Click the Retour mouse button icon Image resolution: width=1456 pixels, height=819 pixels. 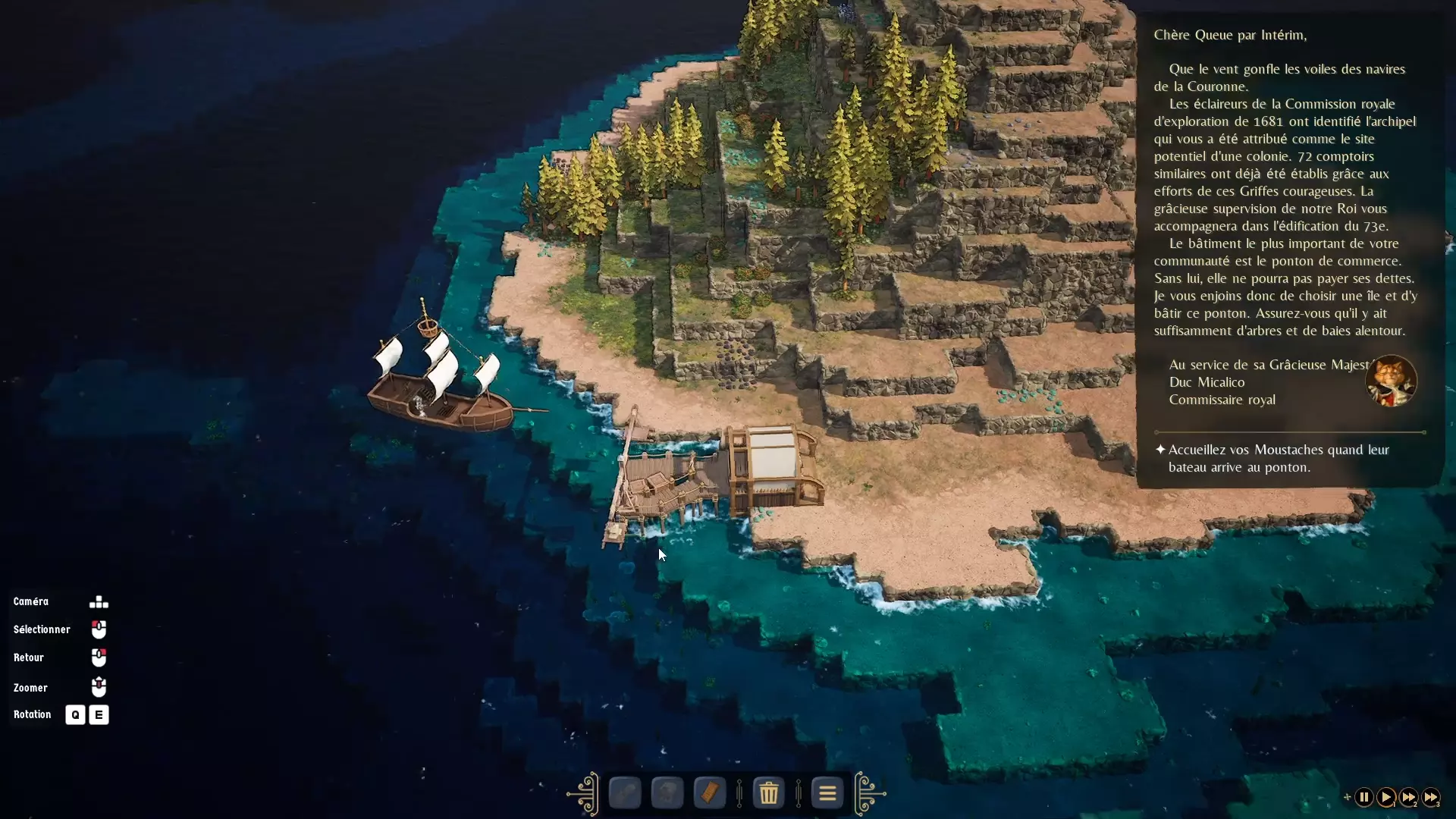tap(99, 657)
